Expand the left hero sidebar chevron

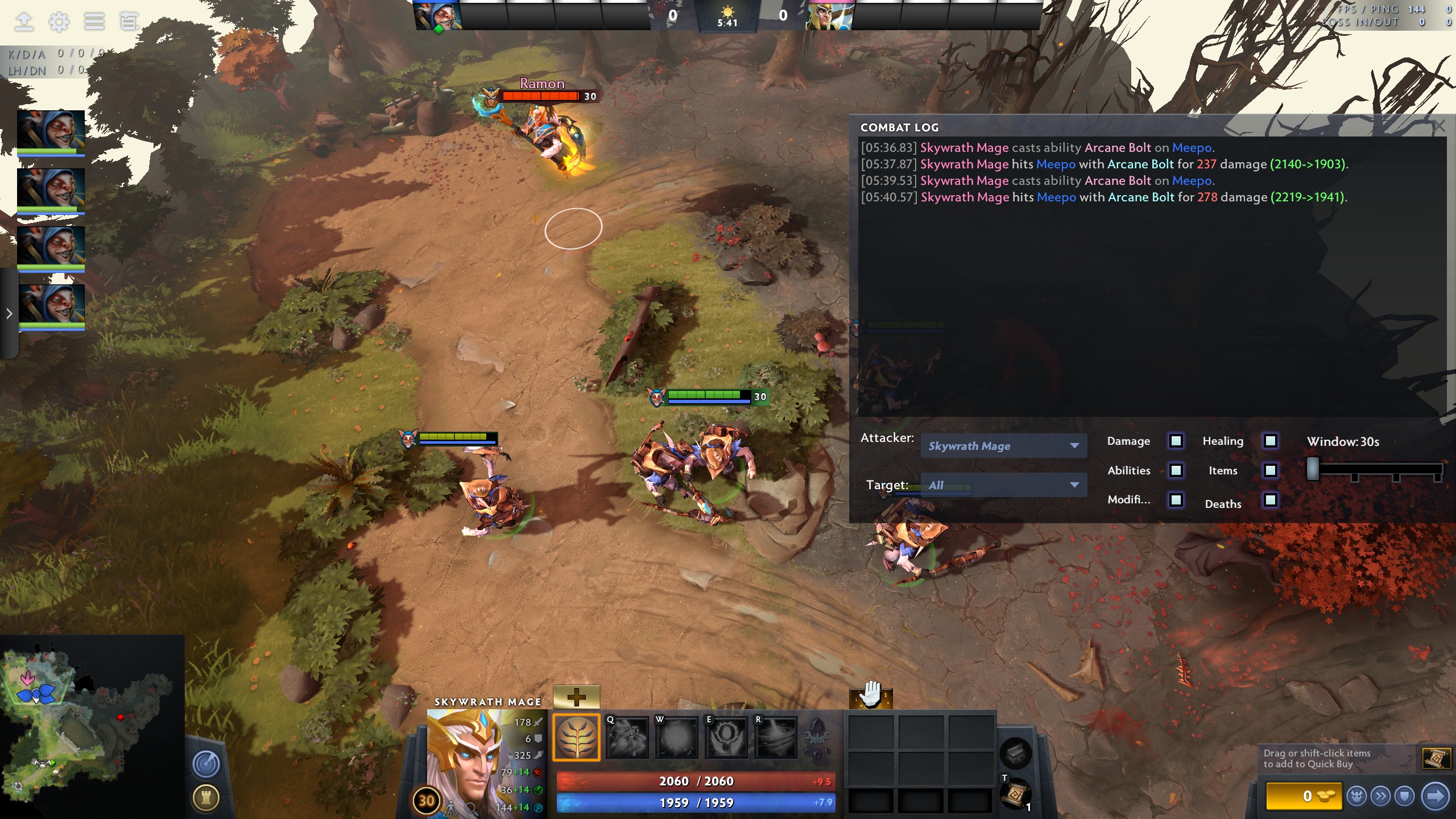pos(9,313)
